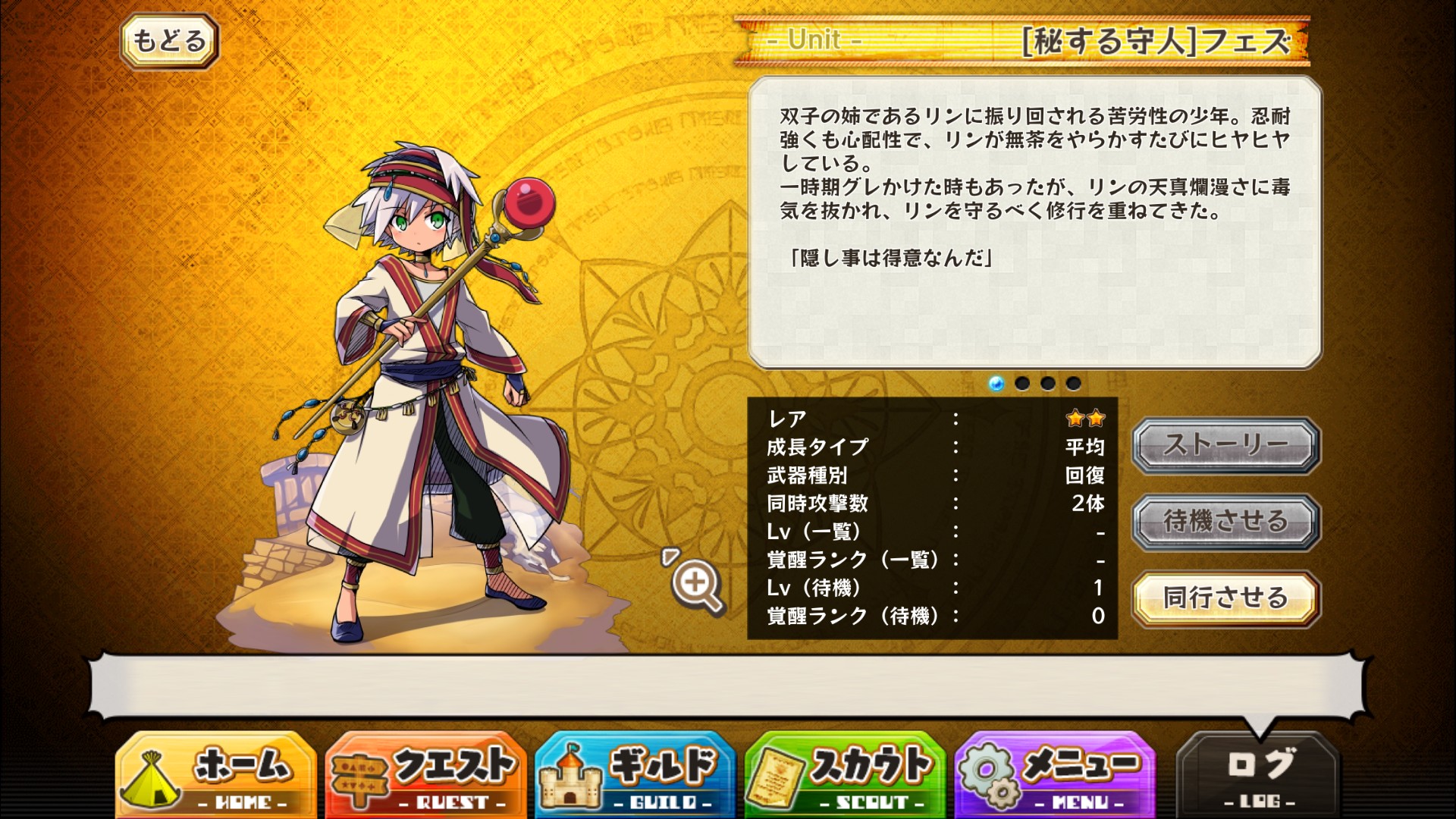The height and width of the screenshot is (819, 1456).
Task: Choose 同行させる to bring unit along
Action: (1225, 598)
